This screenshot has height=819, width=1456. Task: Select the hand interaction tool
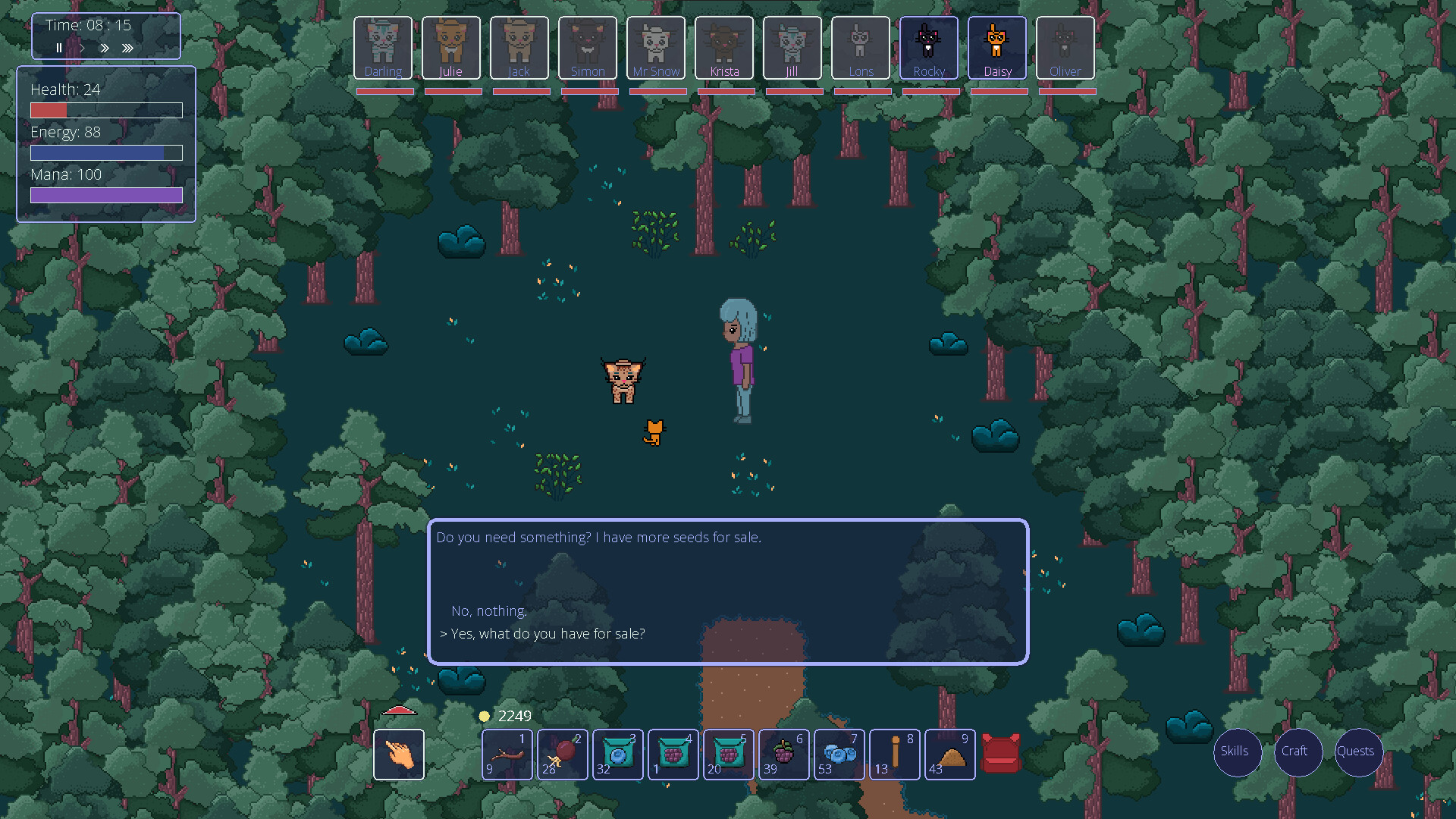pos(399,755)
